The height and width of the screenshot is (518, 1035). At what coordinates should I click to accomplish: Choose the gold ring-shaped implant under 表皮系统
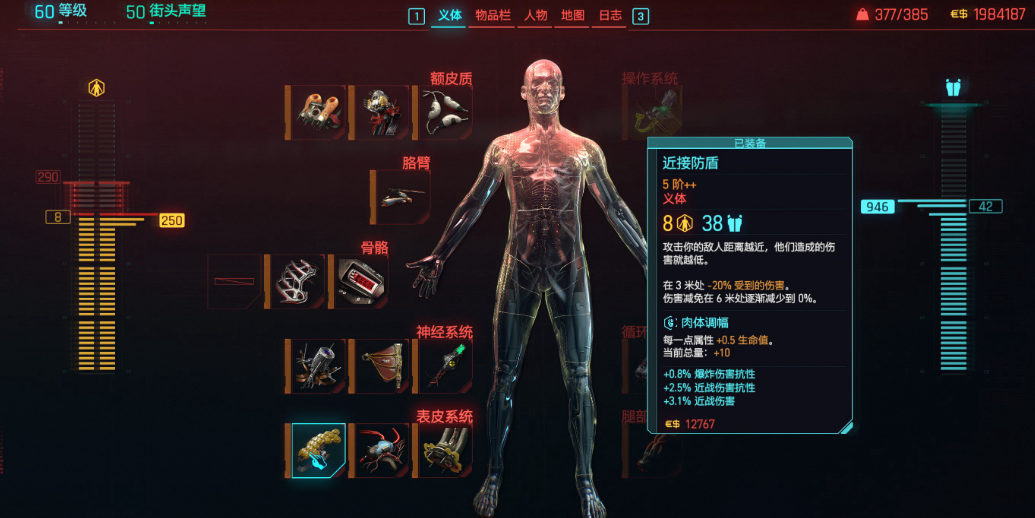(444, 451)
